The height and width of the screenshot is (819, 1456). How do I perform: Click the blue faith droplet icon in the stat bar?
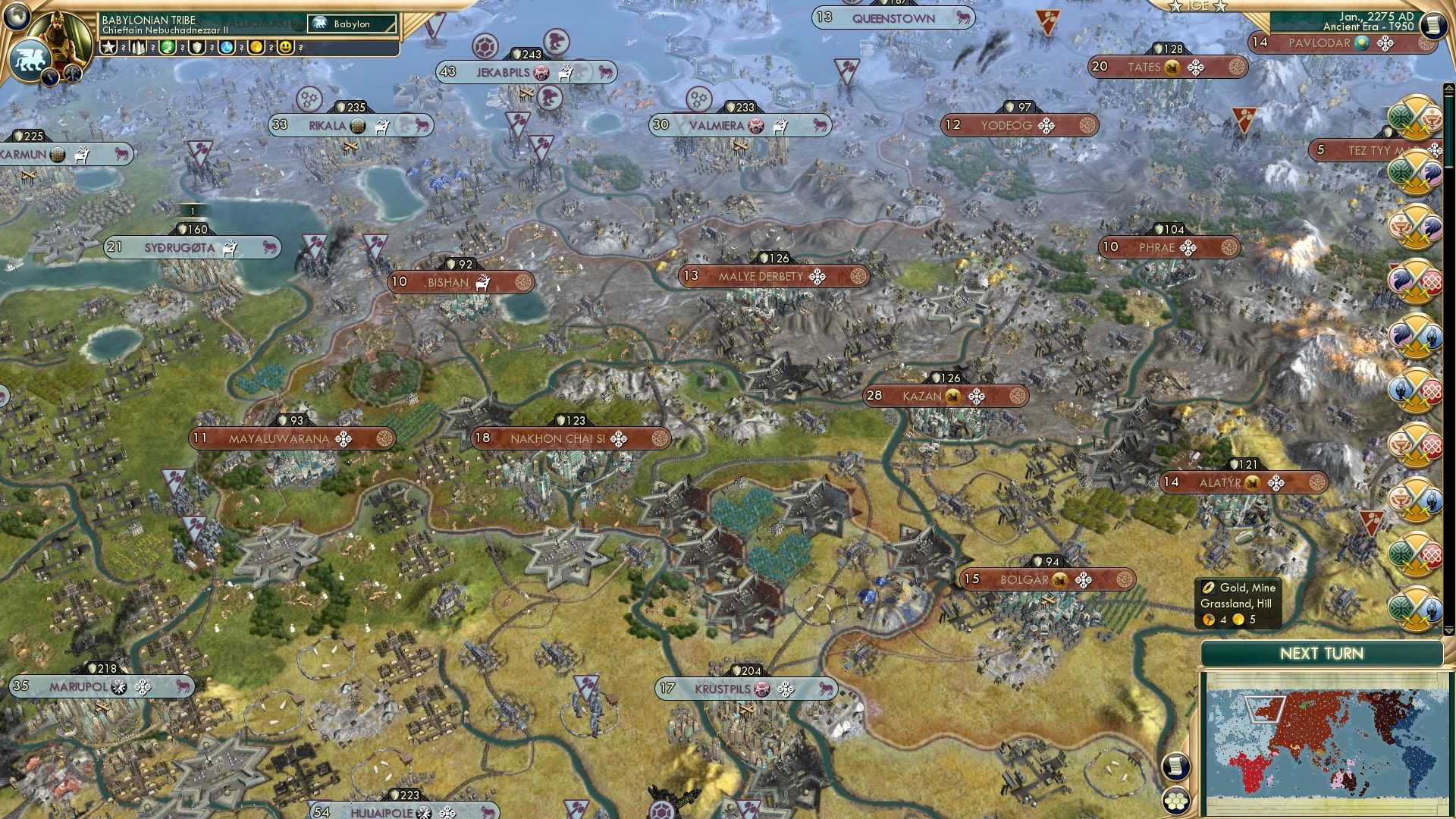[227, 47]
